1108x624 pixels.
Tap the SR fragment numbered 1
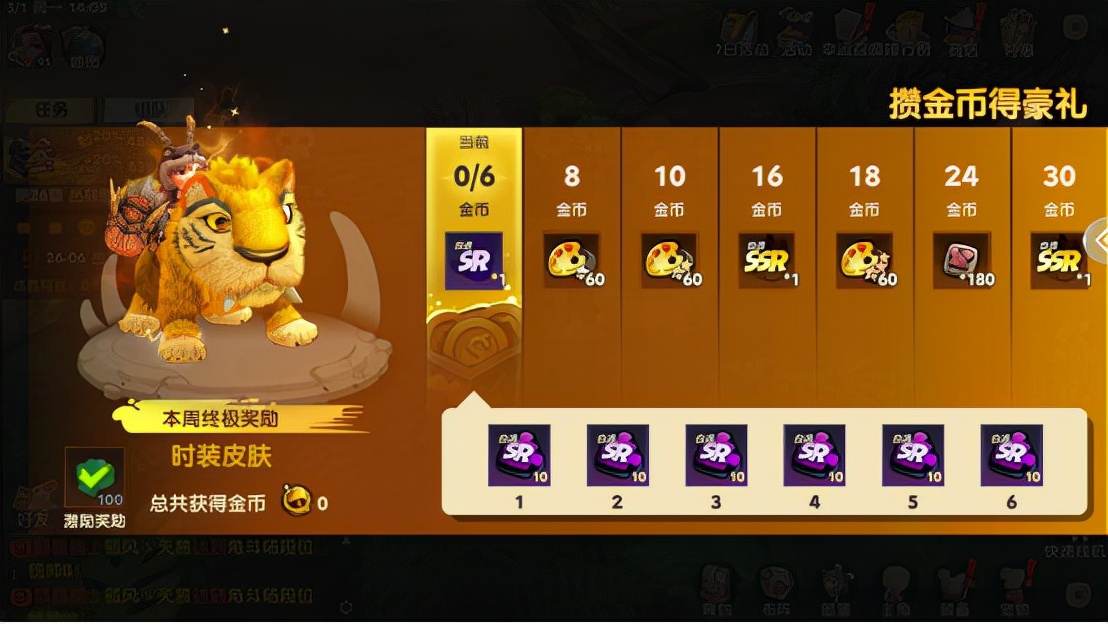(x=519, y=455)
